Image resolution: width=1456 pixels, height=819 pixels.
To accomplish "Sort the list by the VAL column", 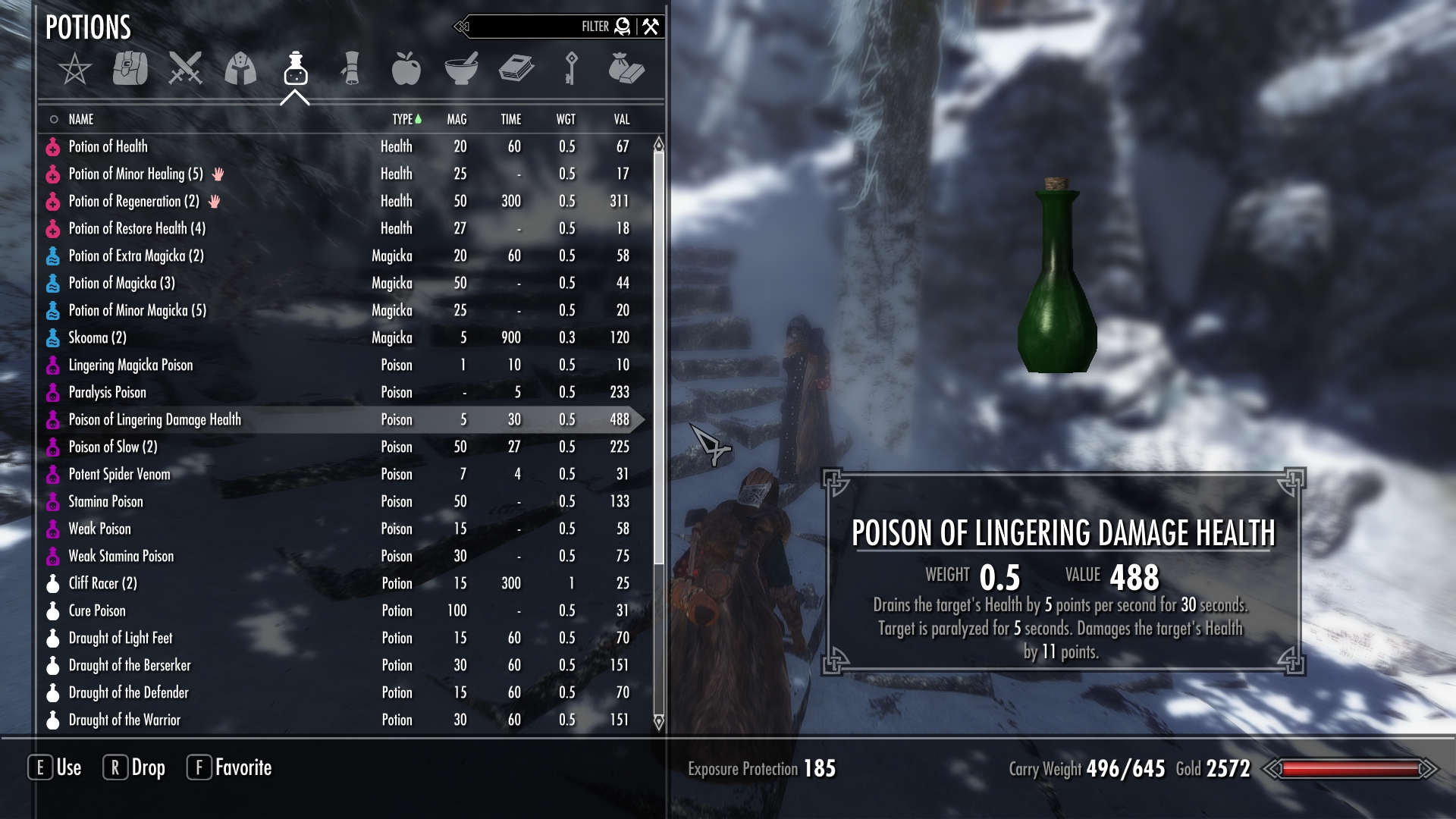I will [x=621, y=119].
